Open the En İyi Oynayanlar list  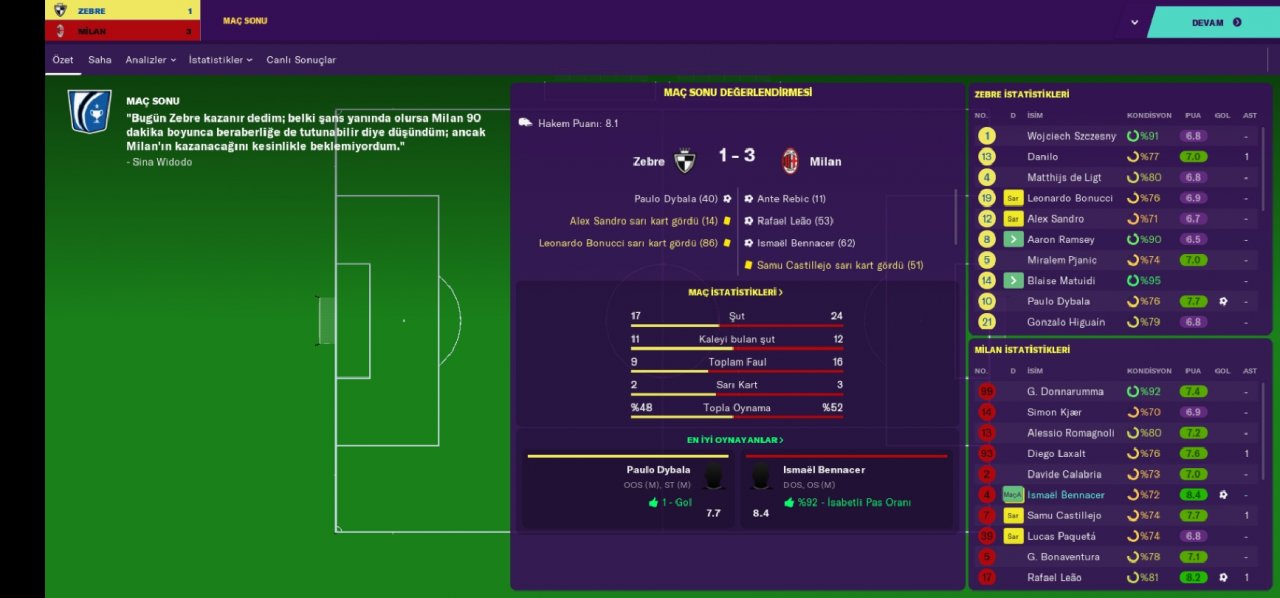pyautogui.click(x=735, y=440)
